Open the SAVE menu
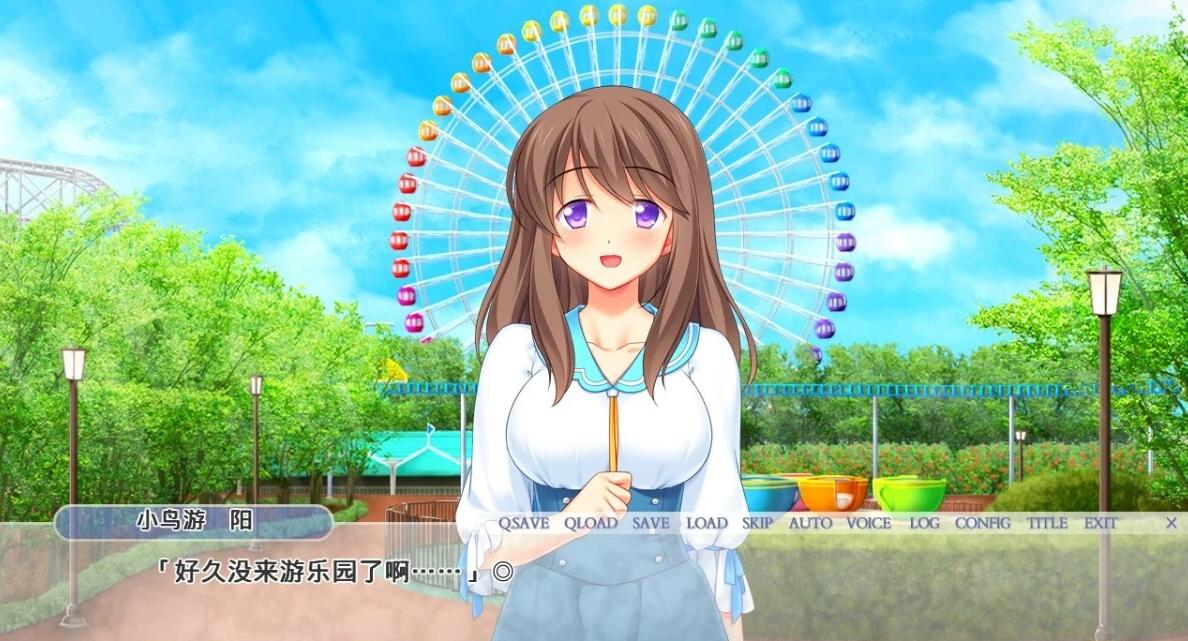Viewport: 1188px width, 641px height. coord(651,523)
